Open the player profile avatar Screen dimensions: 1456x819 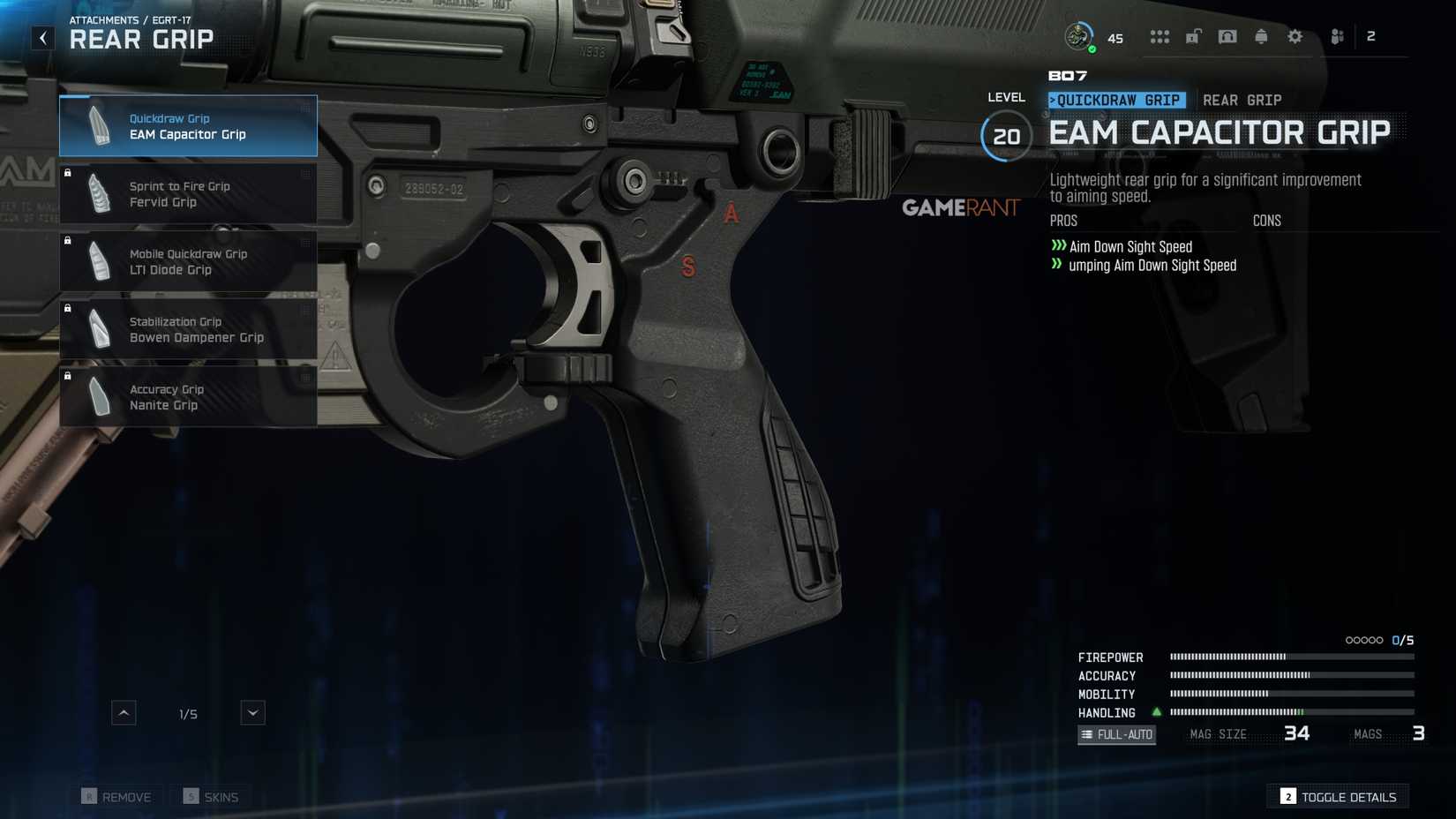pyautogui.click(x=1078, y=36)
